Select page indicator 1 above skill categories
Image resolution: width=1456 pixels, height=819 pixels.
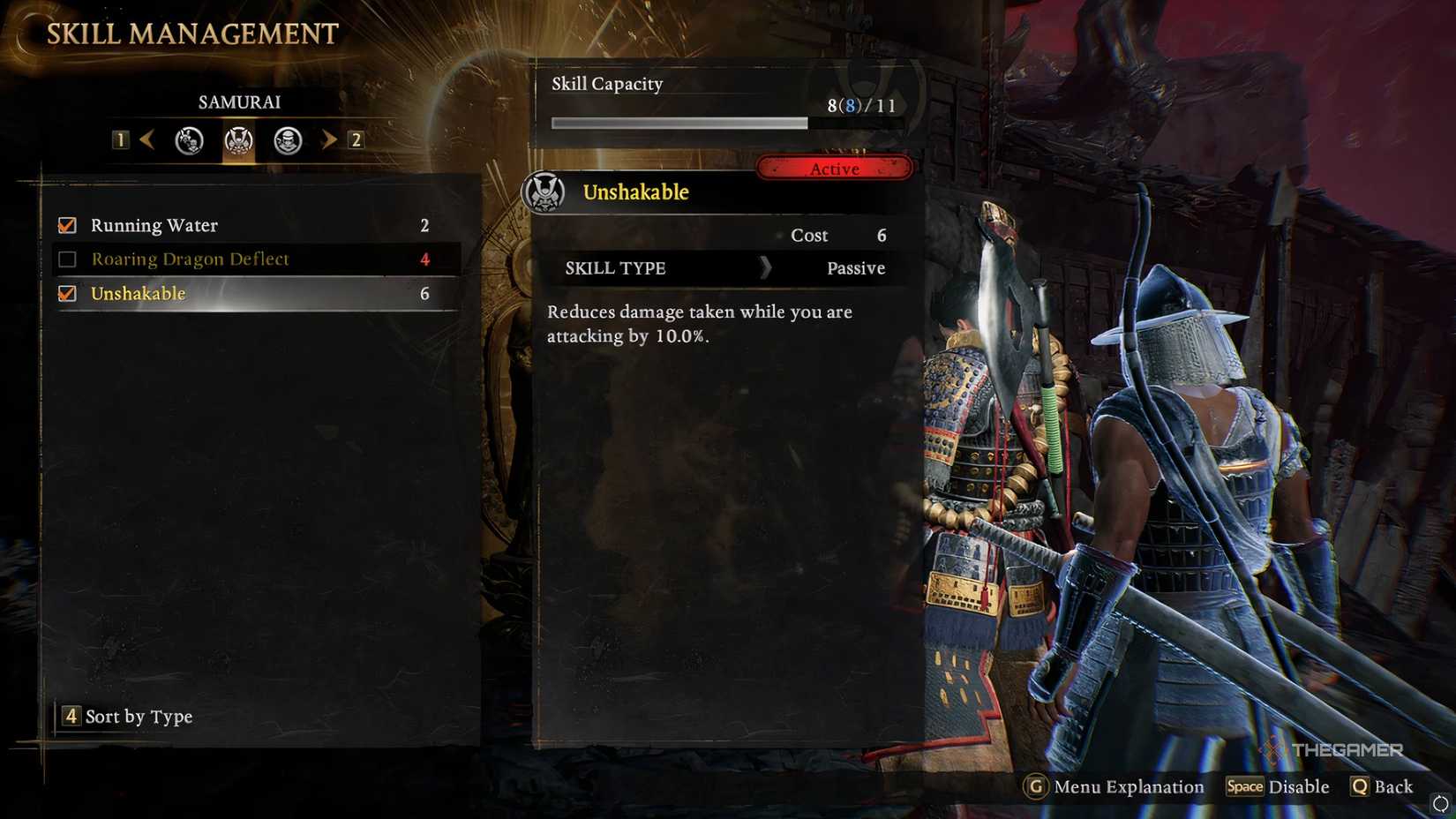(x=121, y=139)
